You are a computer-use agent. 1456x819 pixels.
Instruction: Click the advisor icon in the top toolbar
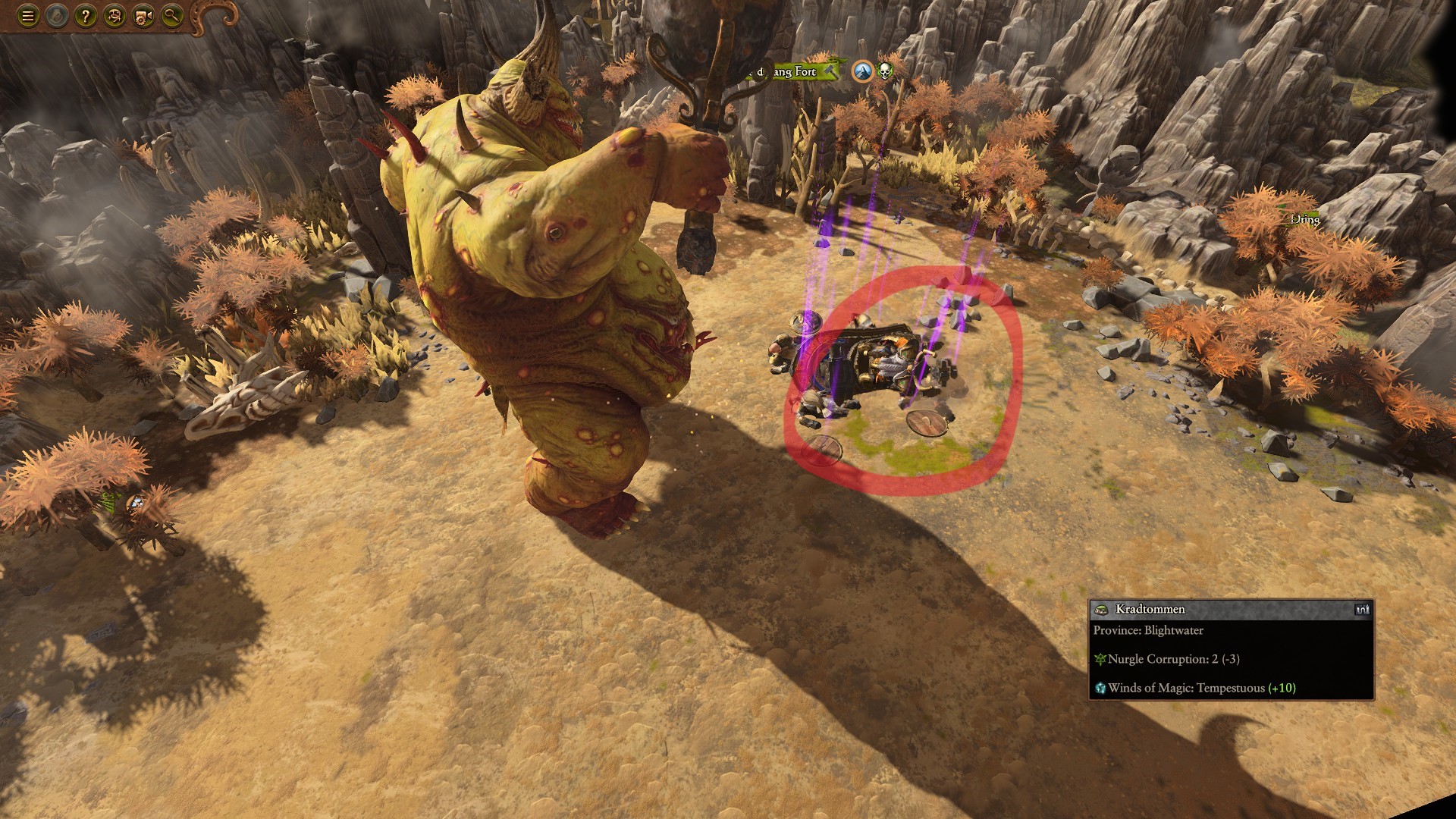point(114,14)
